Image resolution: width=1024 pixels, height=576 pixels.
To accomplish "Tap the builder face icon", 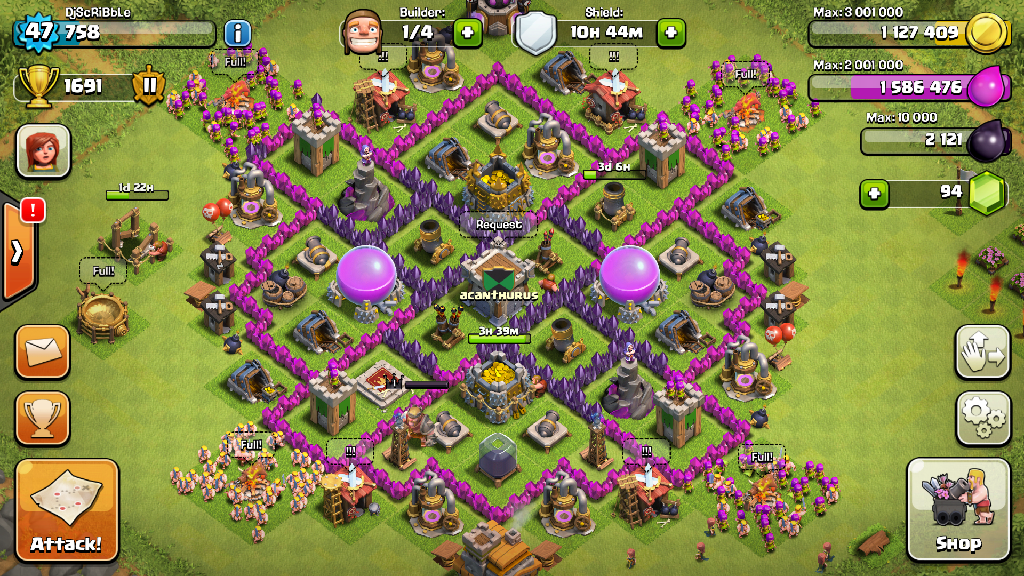I will coord(363,32).
